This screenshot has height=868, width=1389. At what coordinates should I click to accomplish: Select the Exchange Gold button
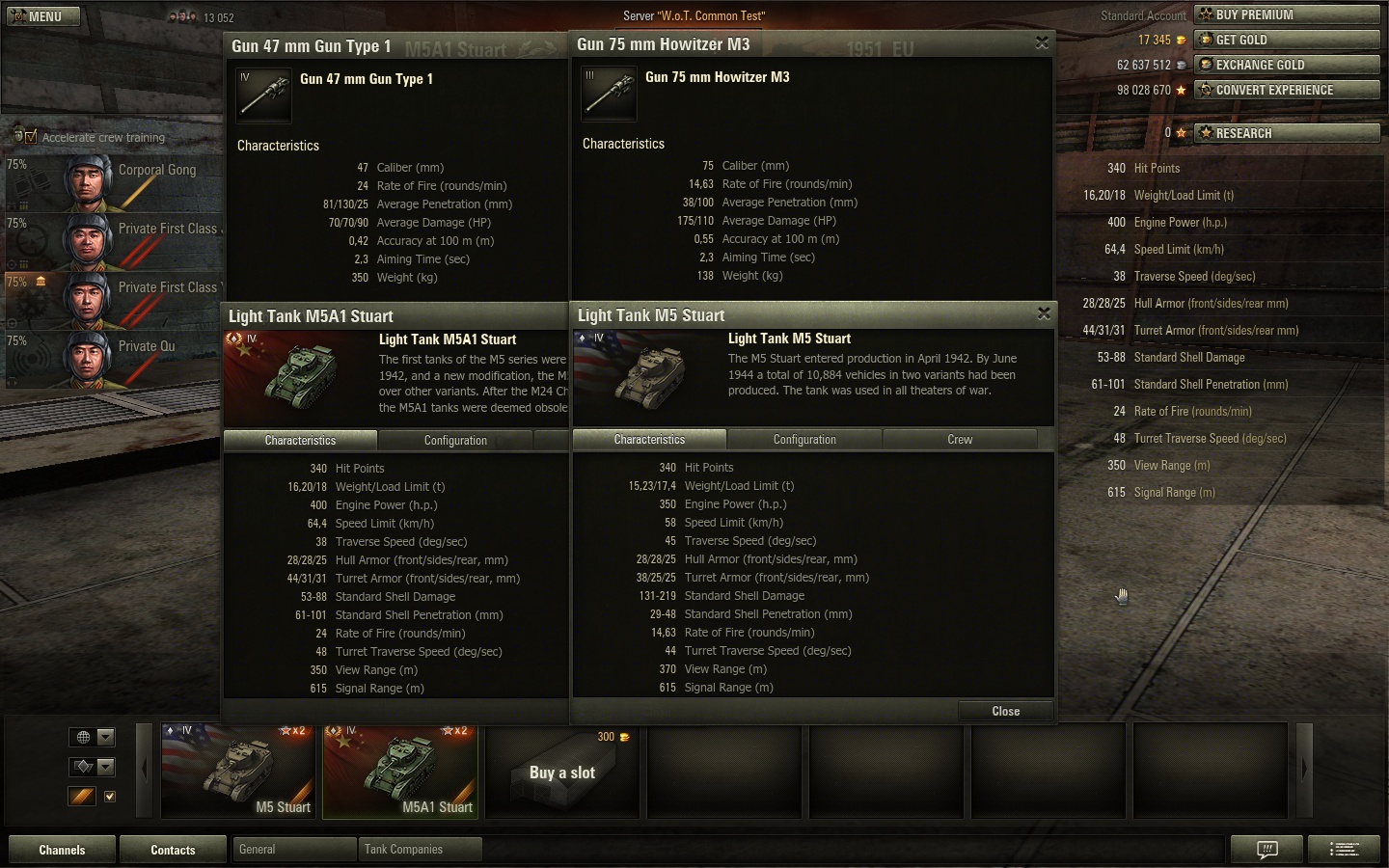tap(1286, 65)
